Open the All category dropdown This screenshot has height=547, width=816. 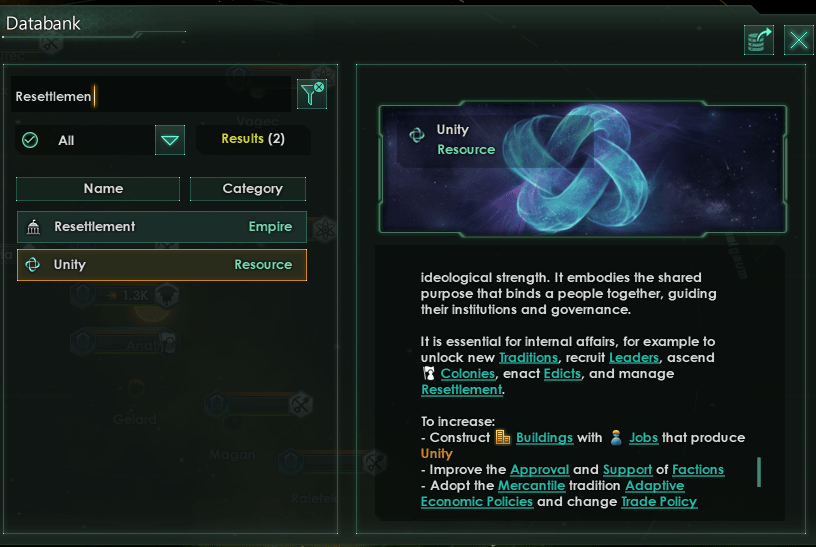click(x=170, y=140)
